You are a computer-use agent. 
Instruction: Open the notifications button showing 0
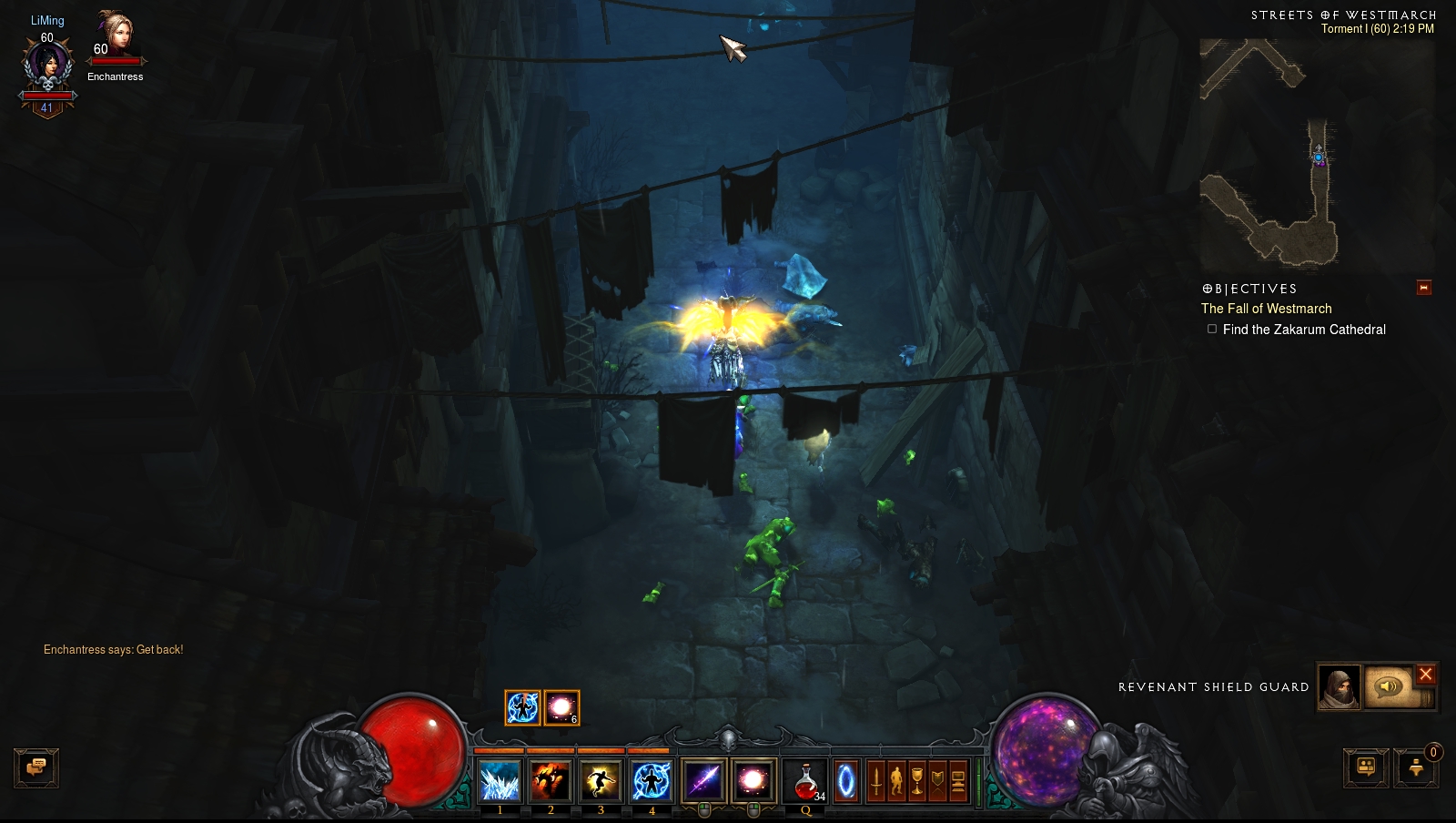click(1416, 767)
